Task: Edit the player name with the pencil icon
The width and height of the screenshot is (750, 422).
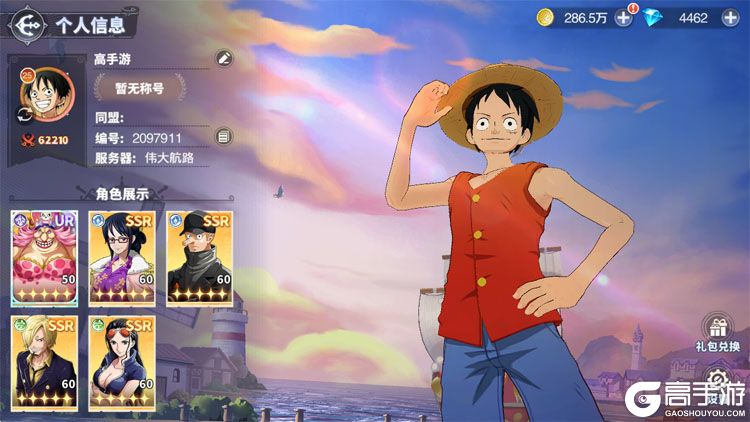Action: [x=224, y=58]
